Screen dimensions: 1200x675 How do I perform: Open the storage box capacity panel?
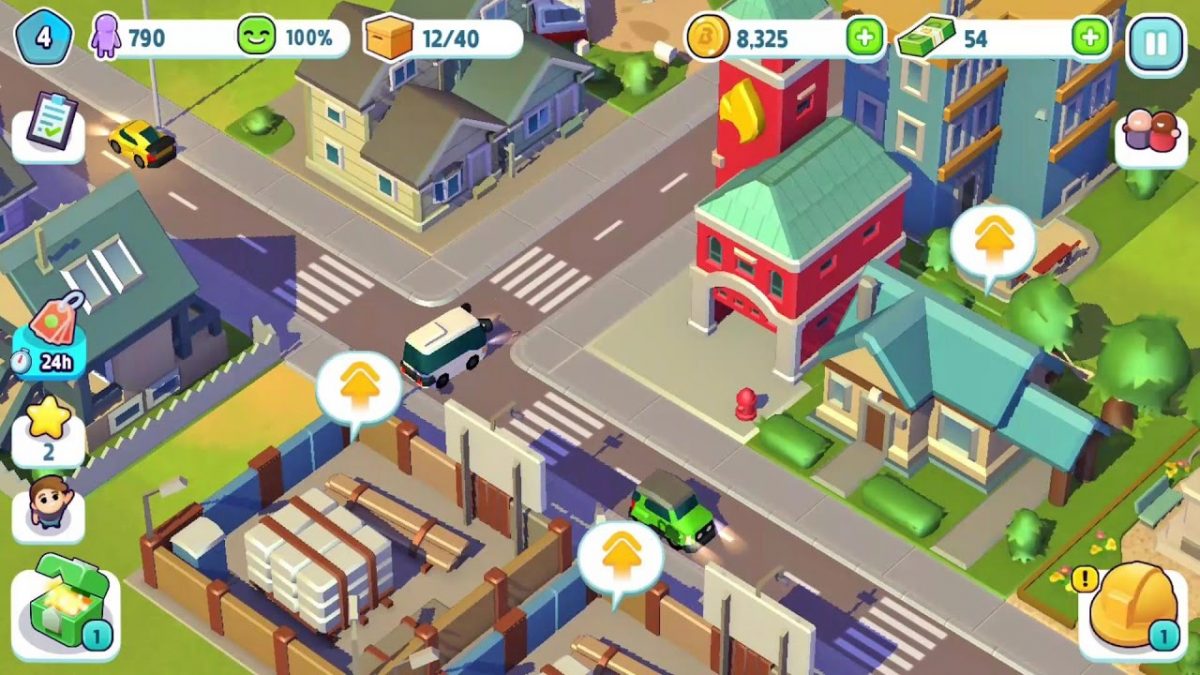[443, 39]
